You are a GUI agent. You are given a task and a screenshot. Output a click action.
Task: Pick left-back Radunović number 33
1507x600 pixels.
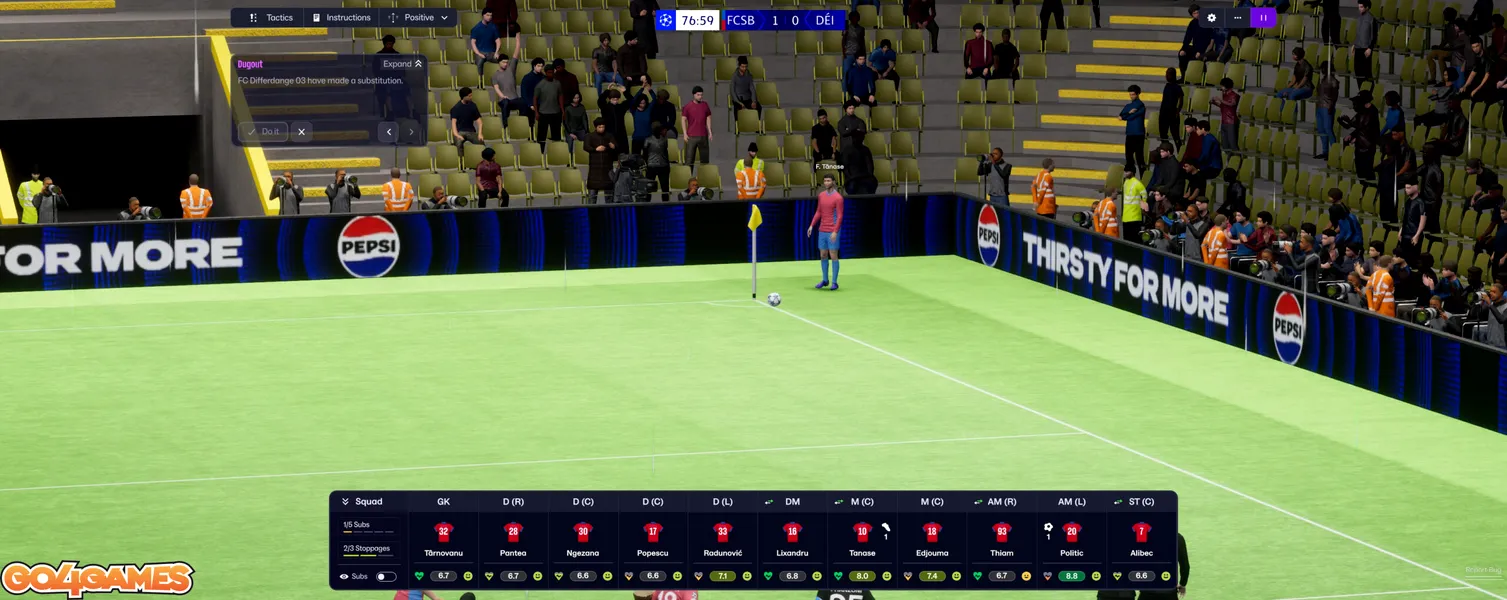pyautogui.click(x=723, y=532)
